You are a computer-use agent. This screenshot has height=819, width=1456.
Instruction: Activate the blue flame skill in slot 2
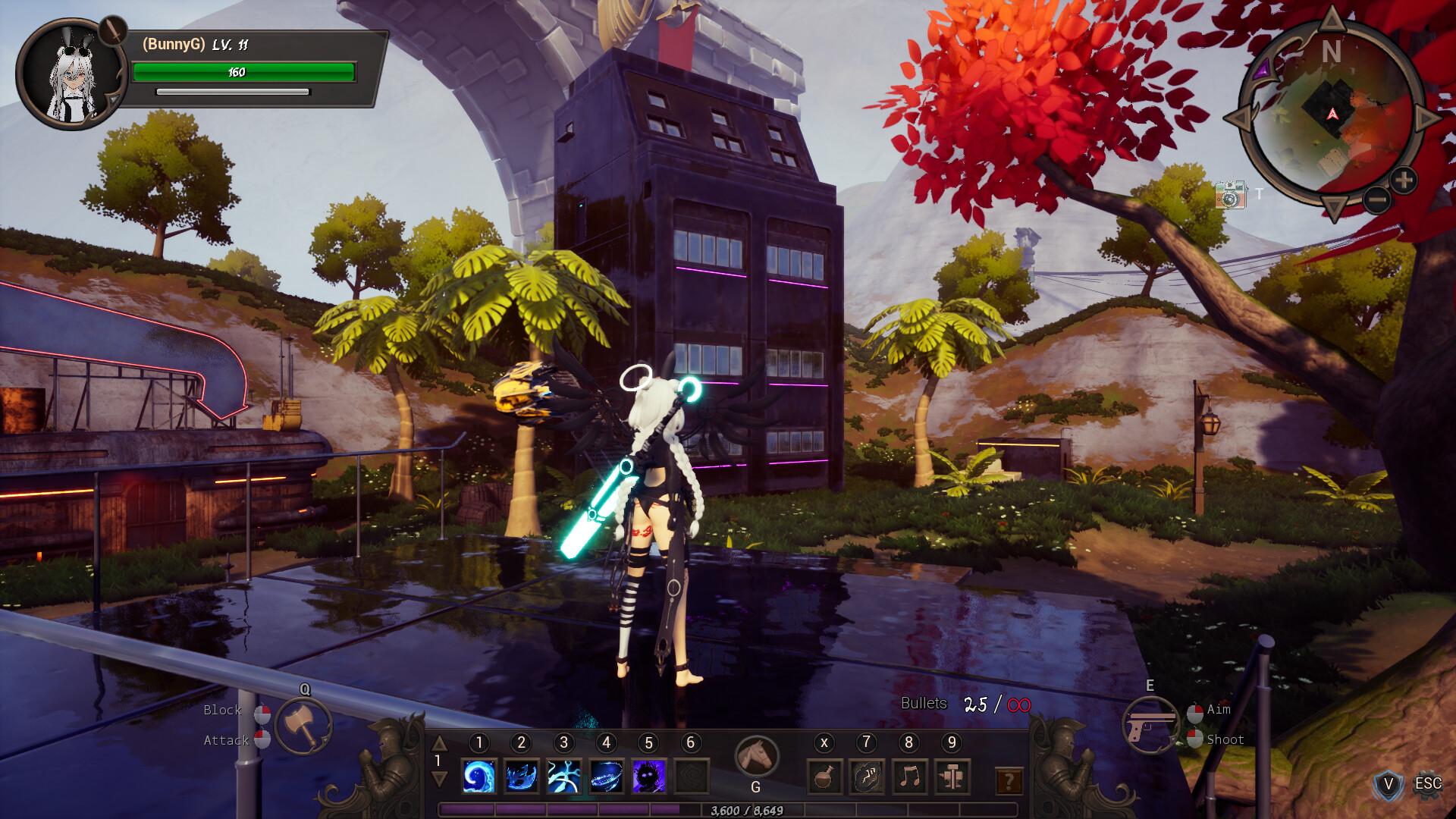click(x=521, y=775)
